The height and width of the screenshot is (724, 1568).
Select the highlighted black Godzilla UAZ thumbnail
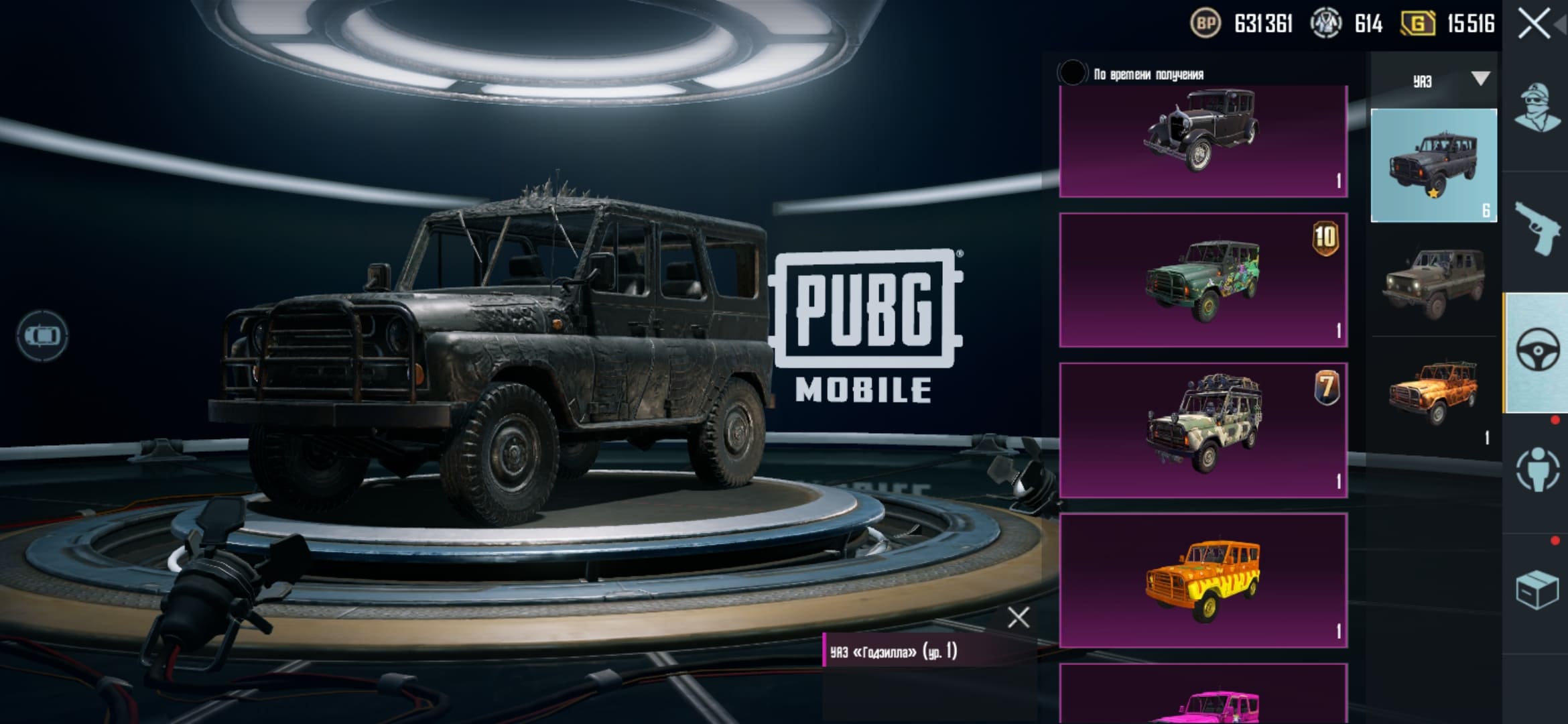tap(1433, 165)
